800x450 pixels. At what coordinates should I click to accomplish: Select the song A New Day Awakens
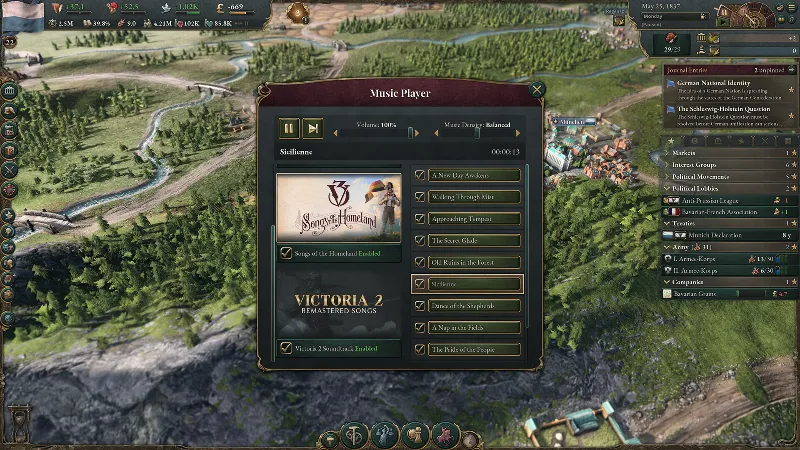click(475, 175)
